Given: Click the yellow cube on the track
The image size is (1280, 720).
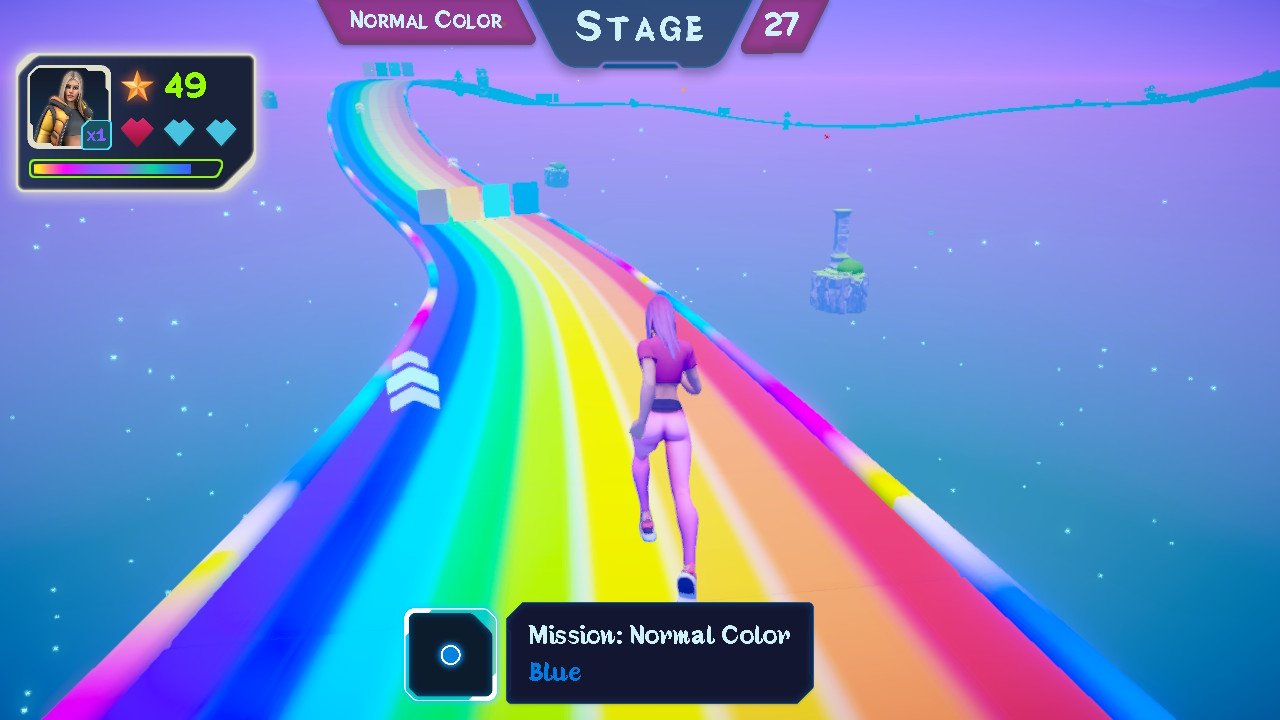Looking at the screenshot, I should (x=466, y=202).
